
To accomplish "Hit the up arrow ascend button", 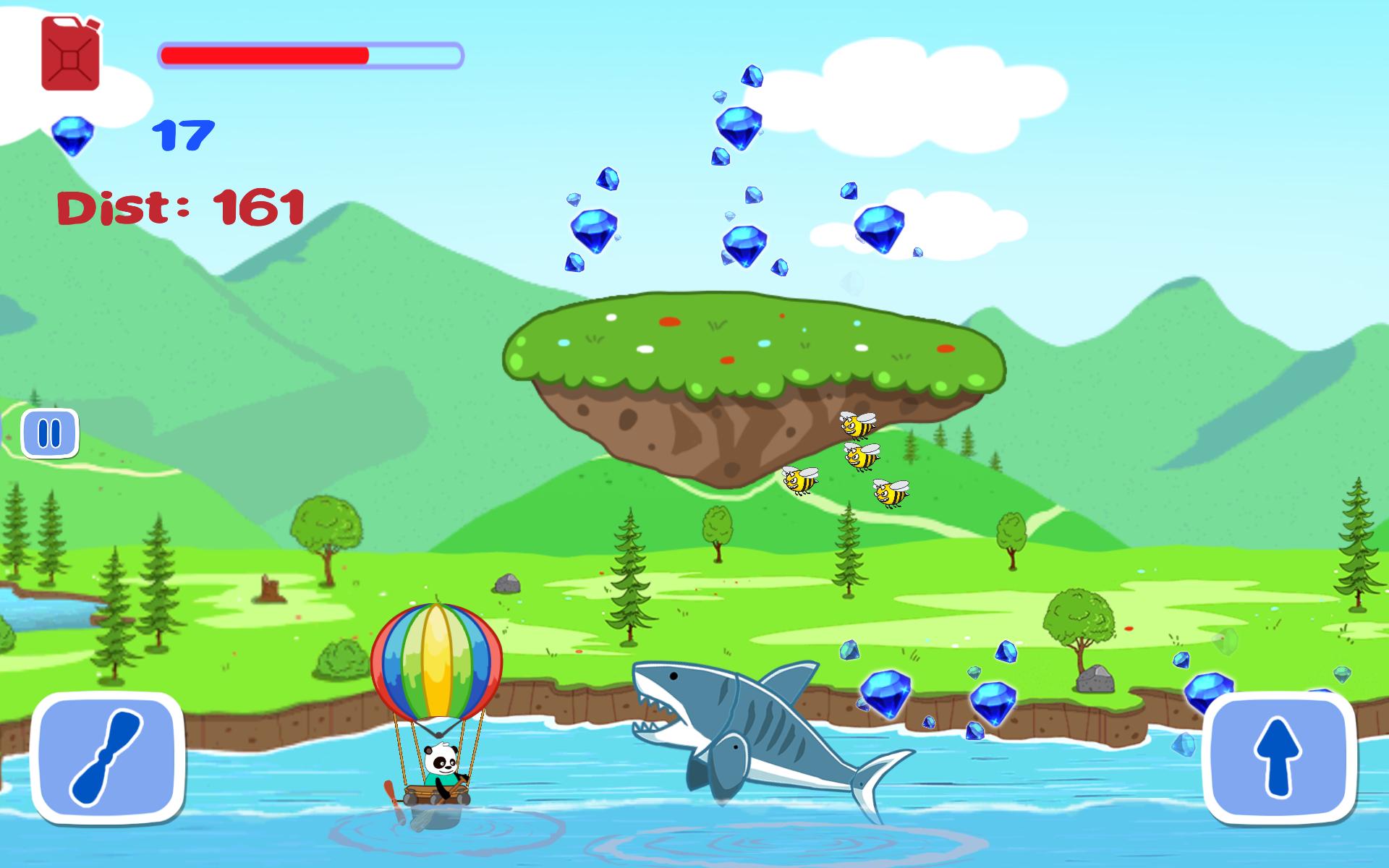I will (1278, 757).
